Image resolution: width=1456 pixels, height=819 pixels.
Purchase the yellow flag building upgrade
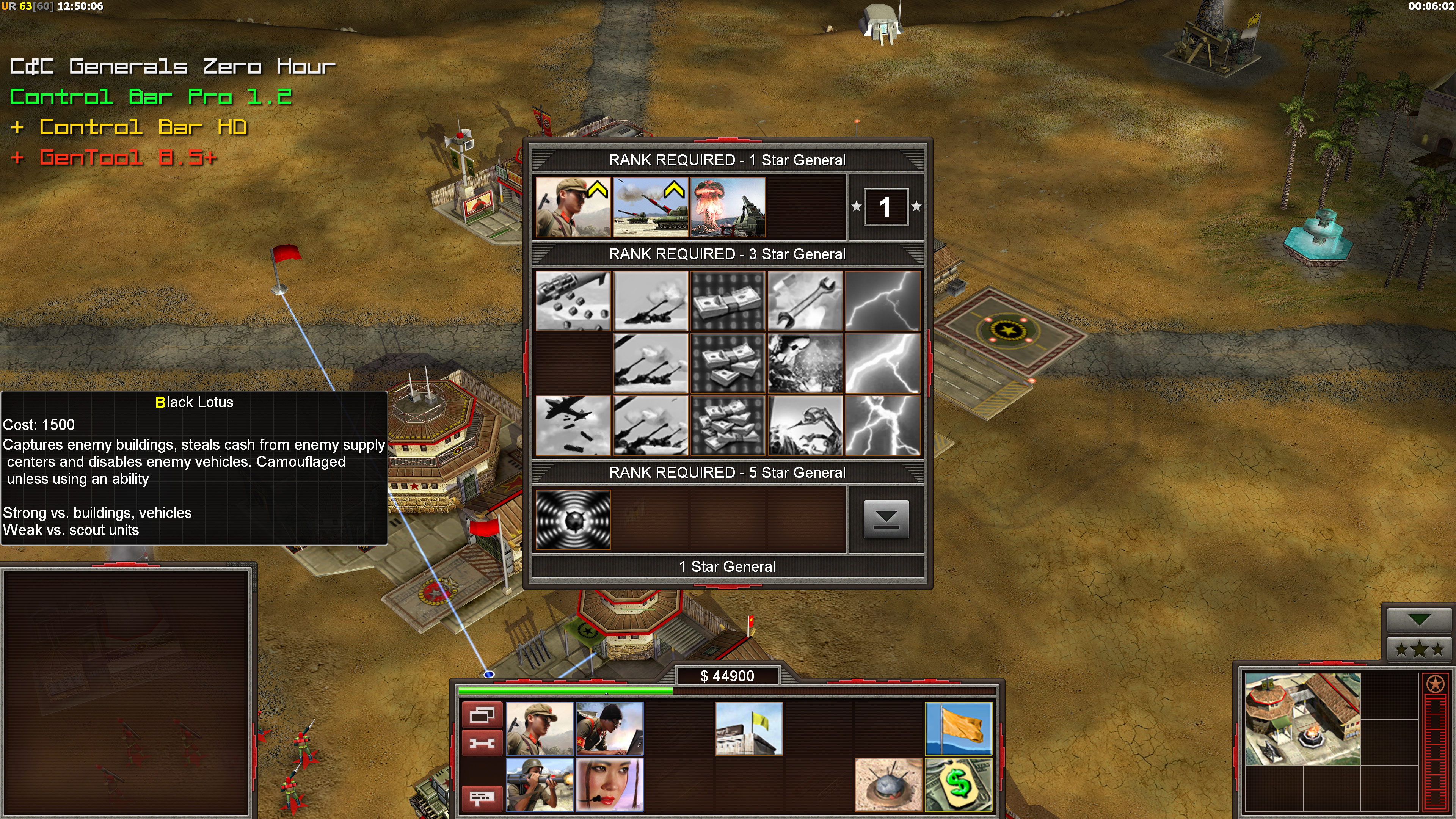point(749,728)
